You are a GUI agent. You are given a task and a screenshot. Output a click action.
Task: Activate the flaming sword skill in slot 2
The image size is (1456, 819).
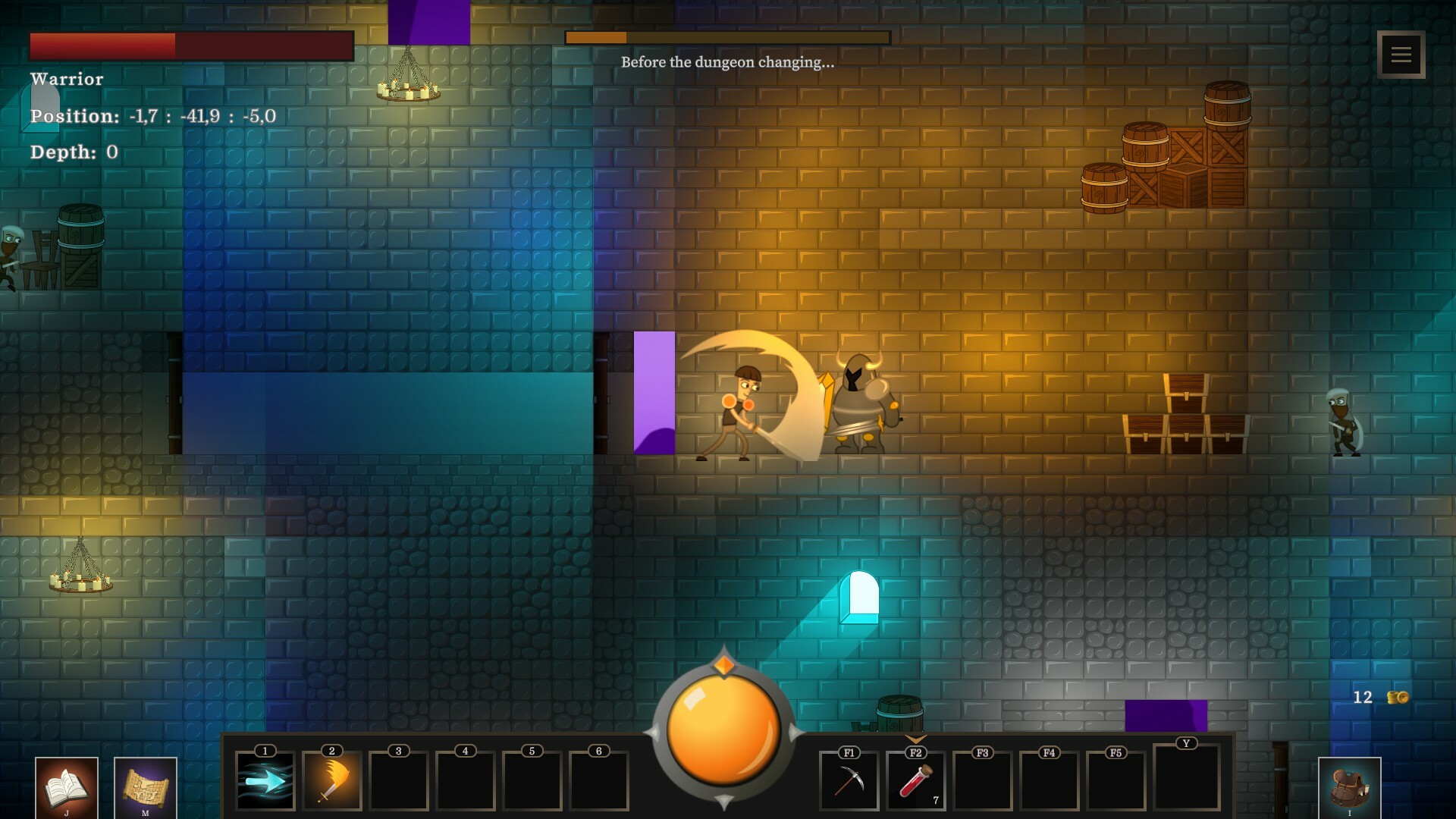click(331, 781)
